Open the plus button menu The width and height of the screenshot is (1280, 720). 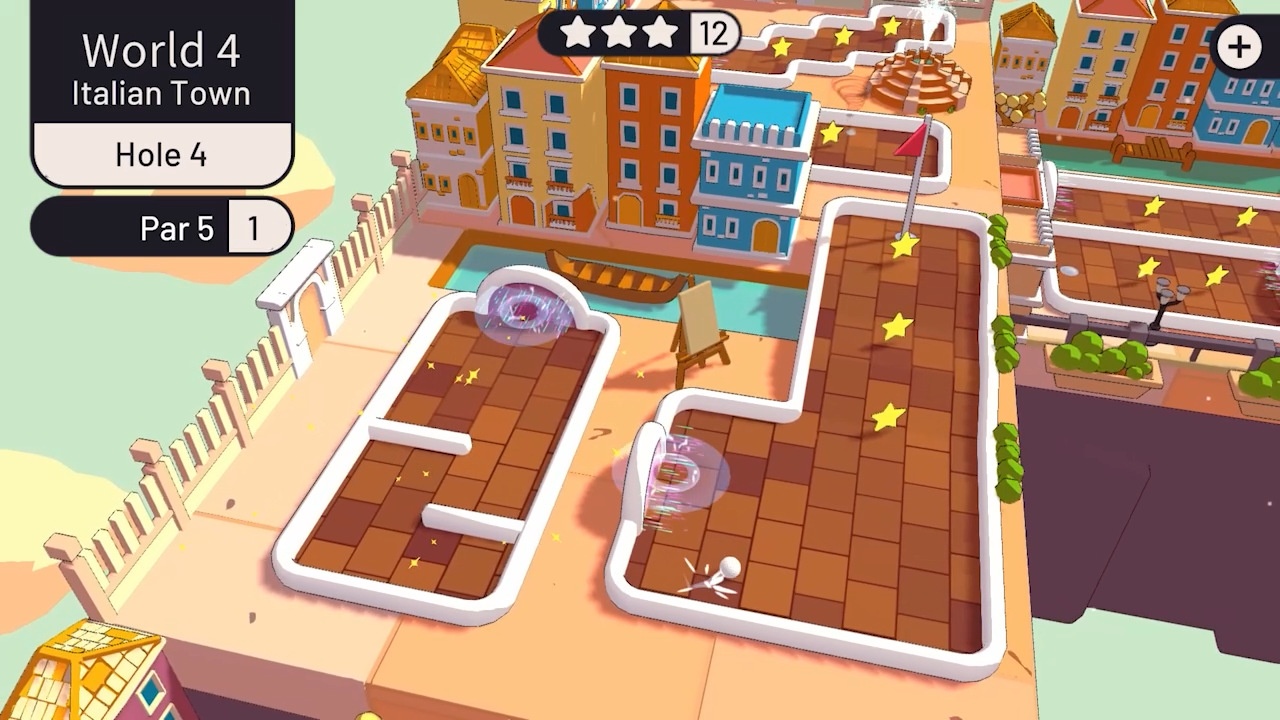tap(1240, 47)
